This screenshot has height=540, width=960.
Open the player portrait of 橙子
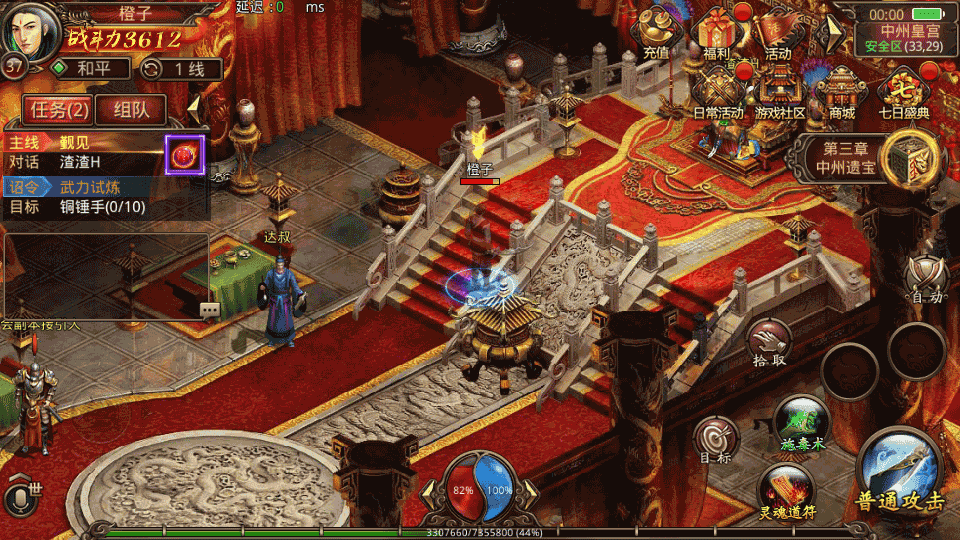30,32
